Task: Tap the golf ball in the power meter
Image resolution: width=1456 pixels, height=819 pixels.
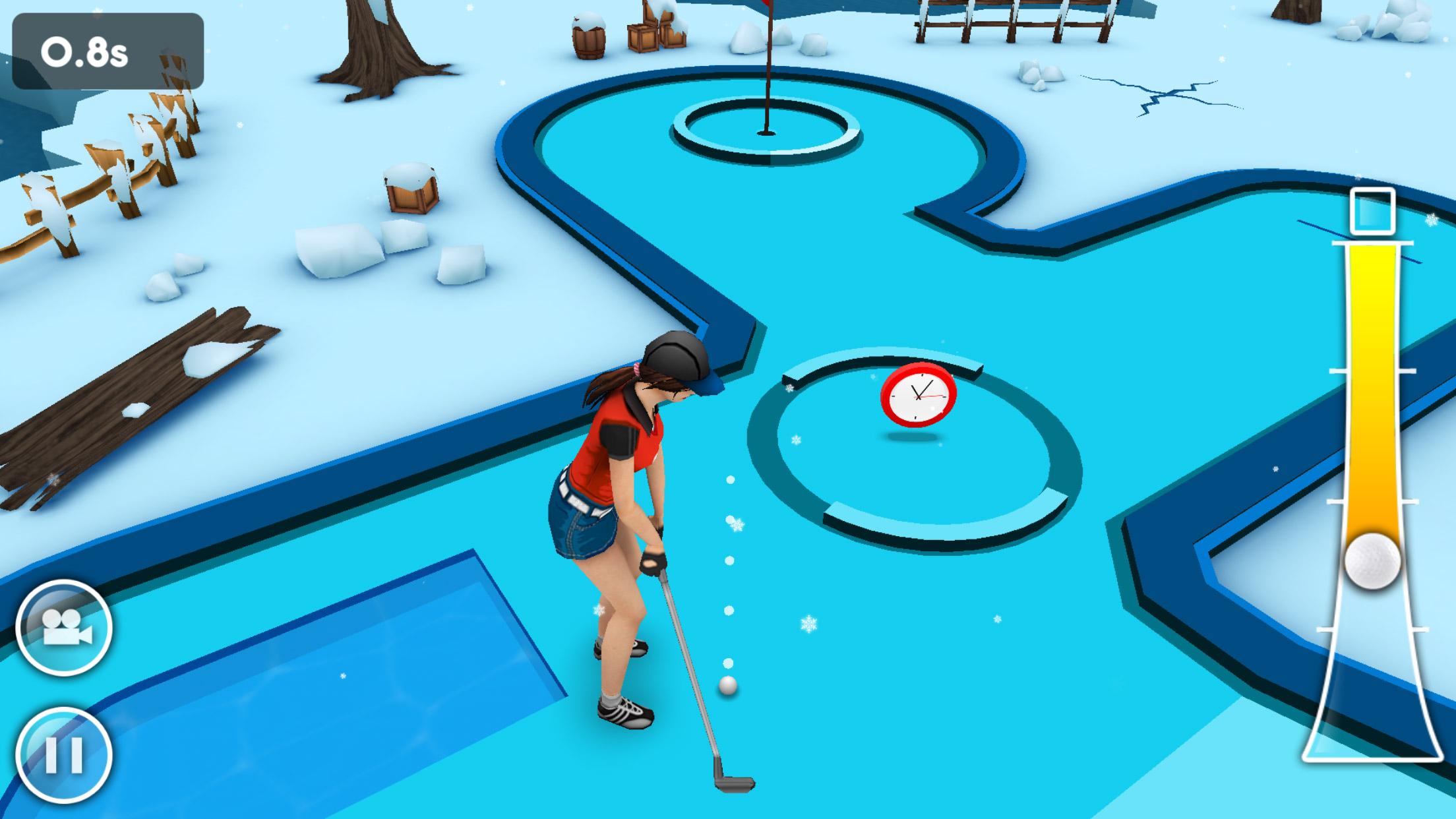Action: click(1373, 561)
